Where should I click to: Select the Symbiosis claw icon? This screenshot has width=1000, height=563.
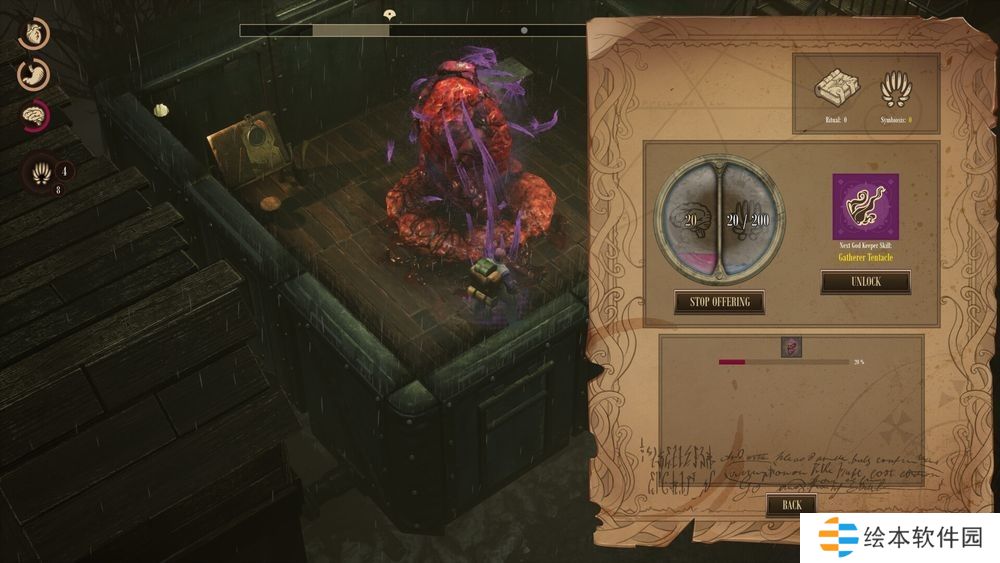[895, 89]
